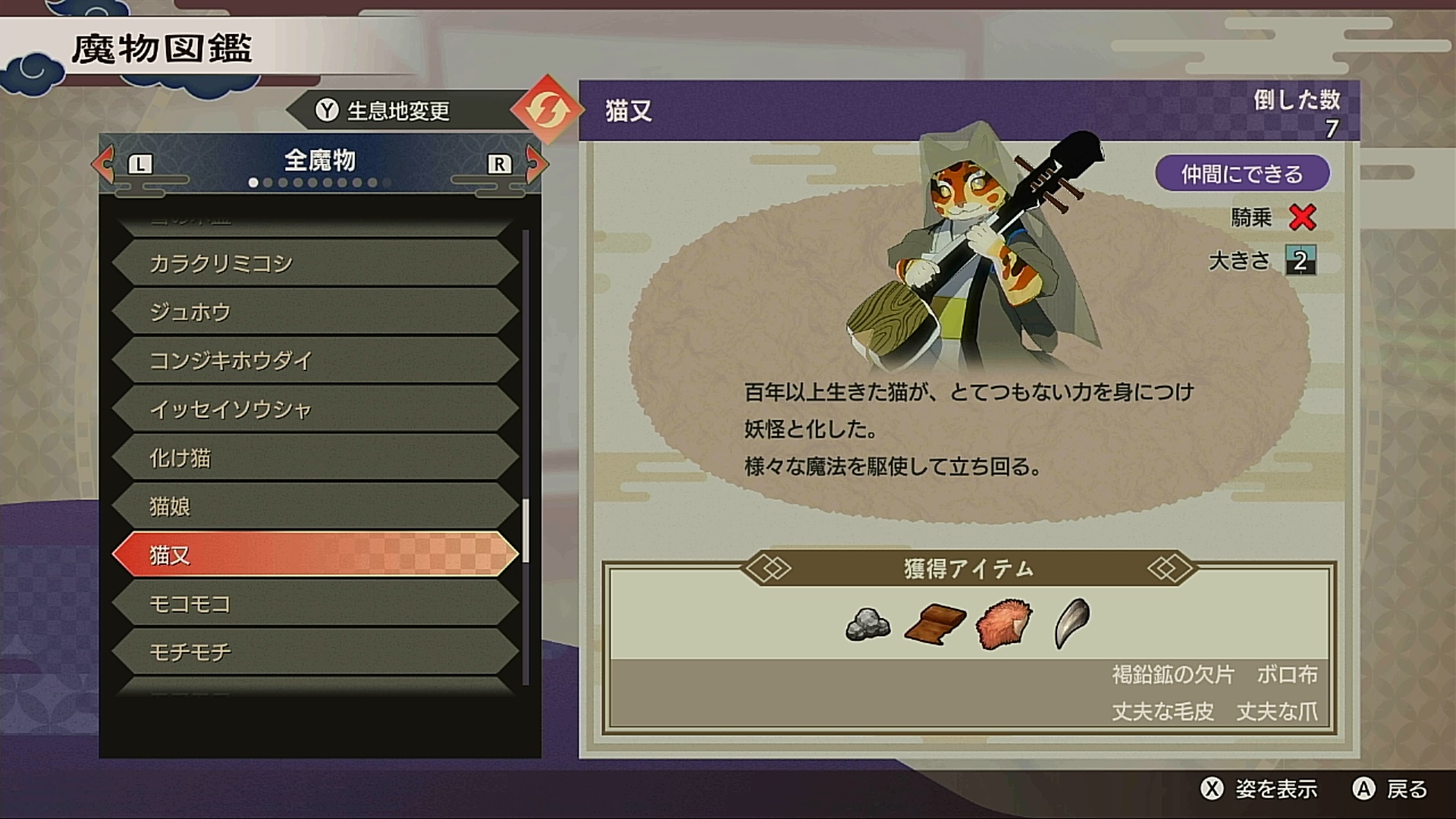
Task: Switch to the next monster category arrow
Action: [535, 163]
